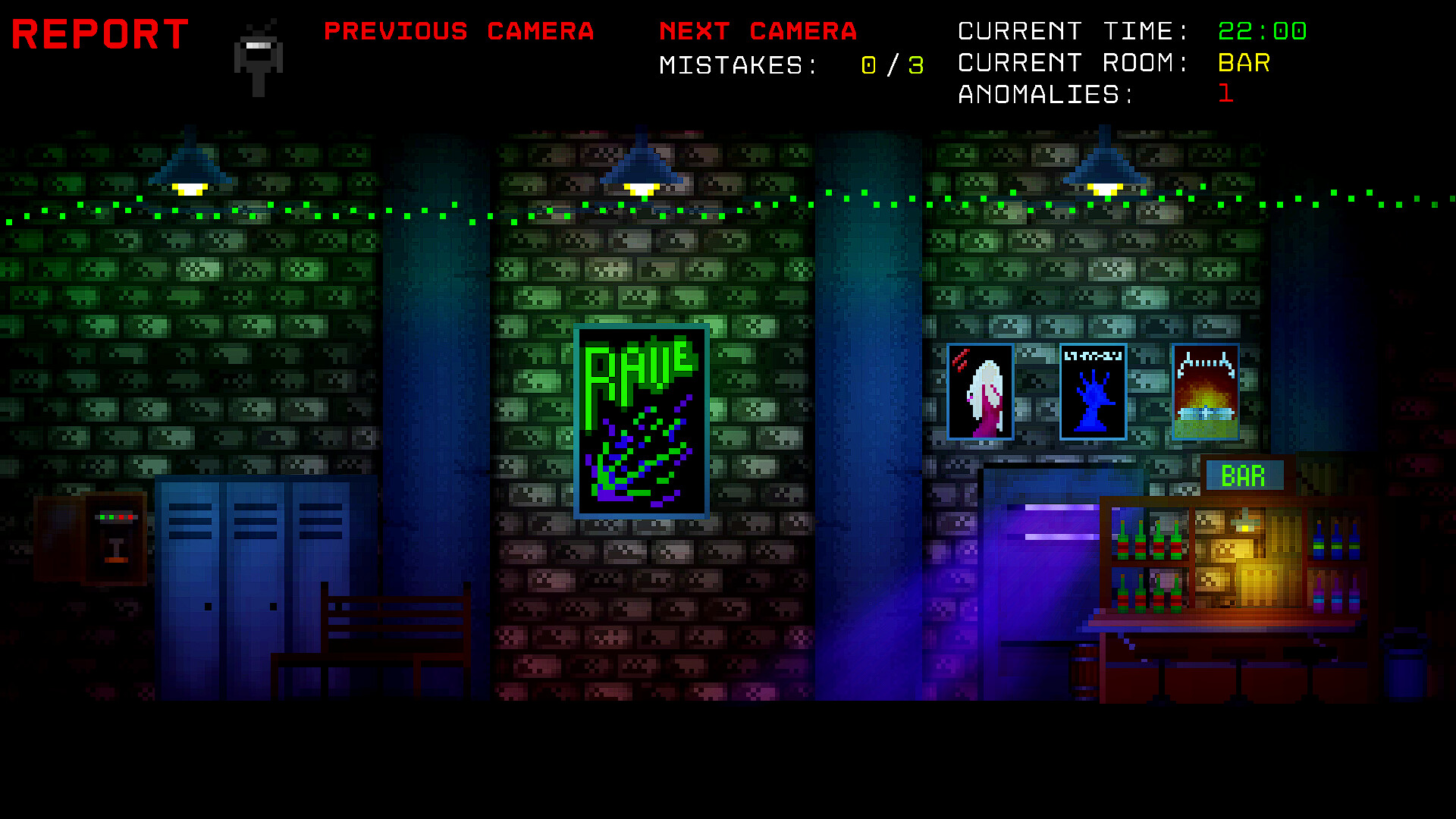1456x819 pixels.
Task: Switch view with NEXT CAMERA
Action: point(758,31)
